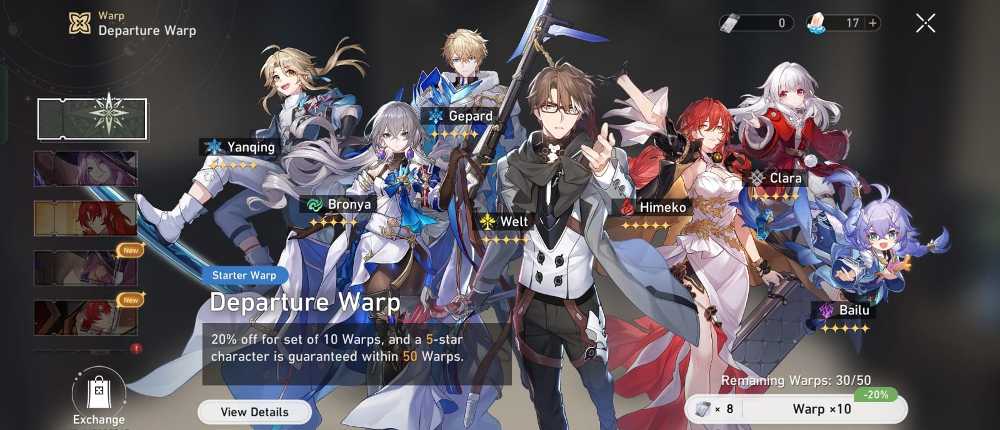
Task: Open the New-tagged purple-haired banner tab
Action: tap(86, 267)
